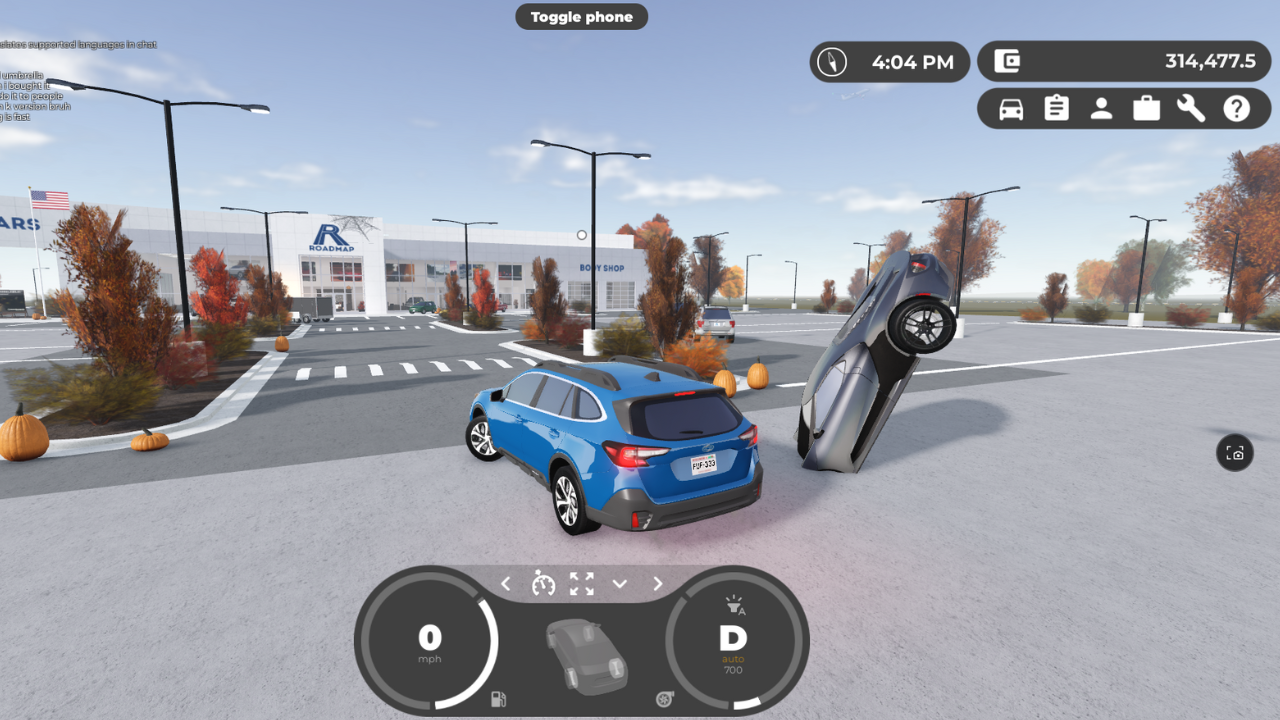The width and height of the screenshot is (1280, 720).
Task: Click the turbo icon on the dashboard
Action: pyautogui.click(x=665, y=699)
